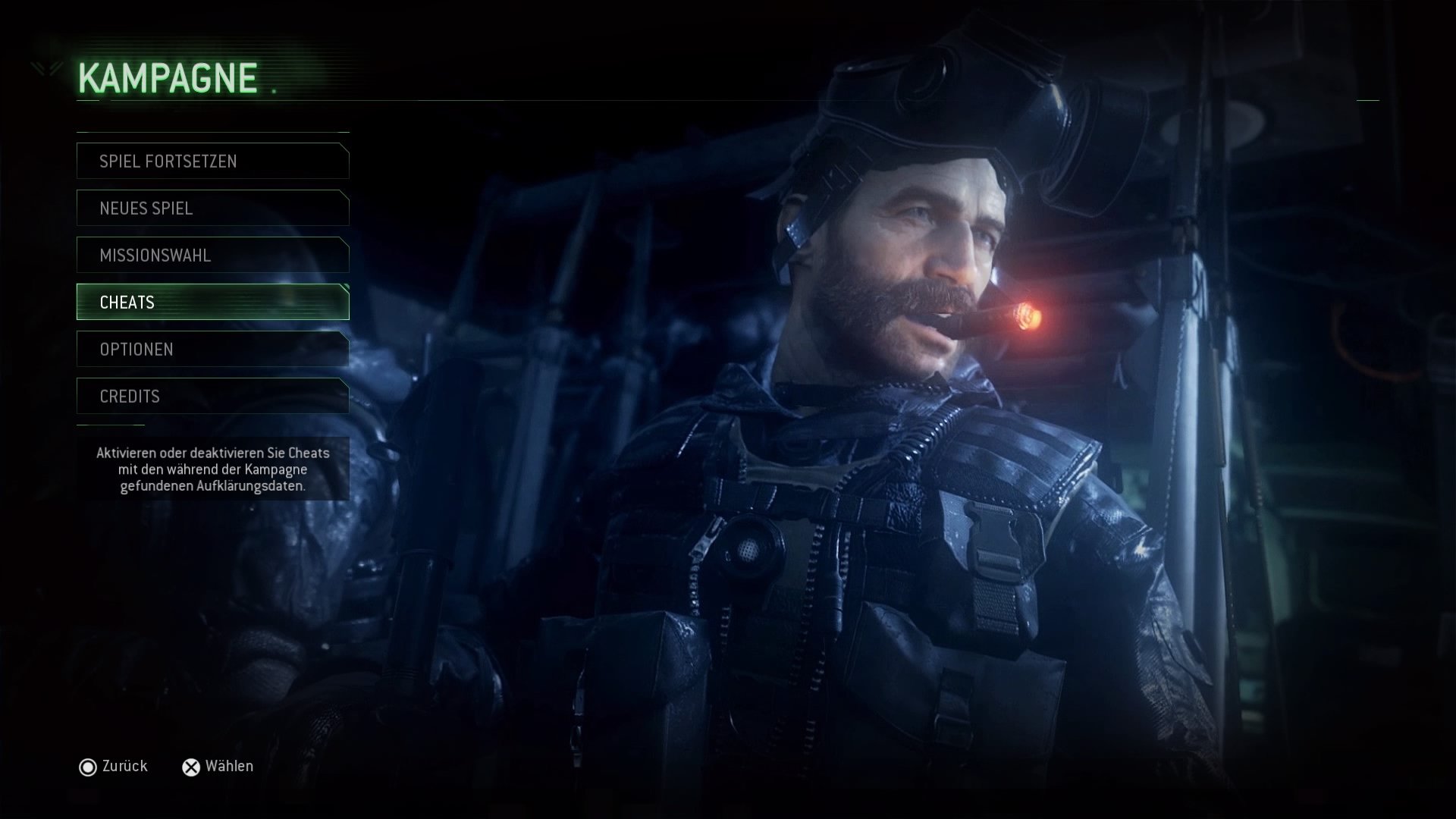Click the X select-button icon
This screenshot has width=1456, height=819.
(x=190, y=766)
